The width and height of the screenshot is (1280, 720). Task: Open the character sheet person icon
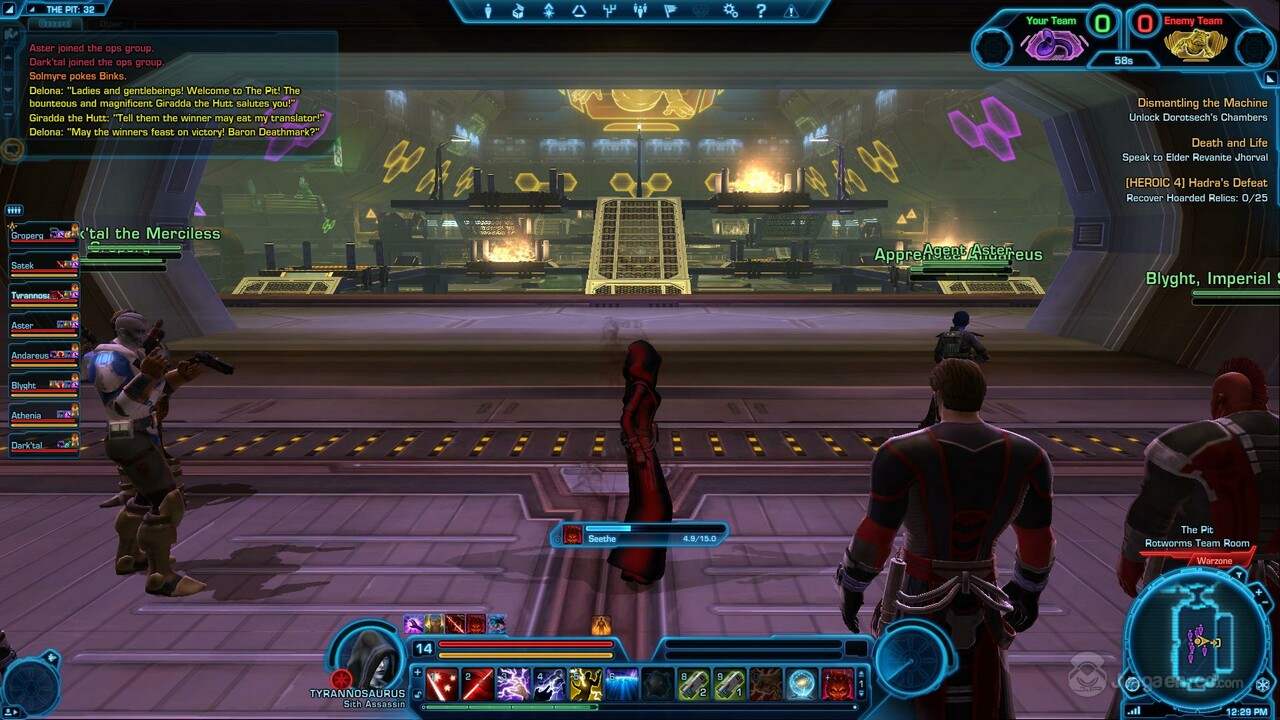click(x=489, y=12)
